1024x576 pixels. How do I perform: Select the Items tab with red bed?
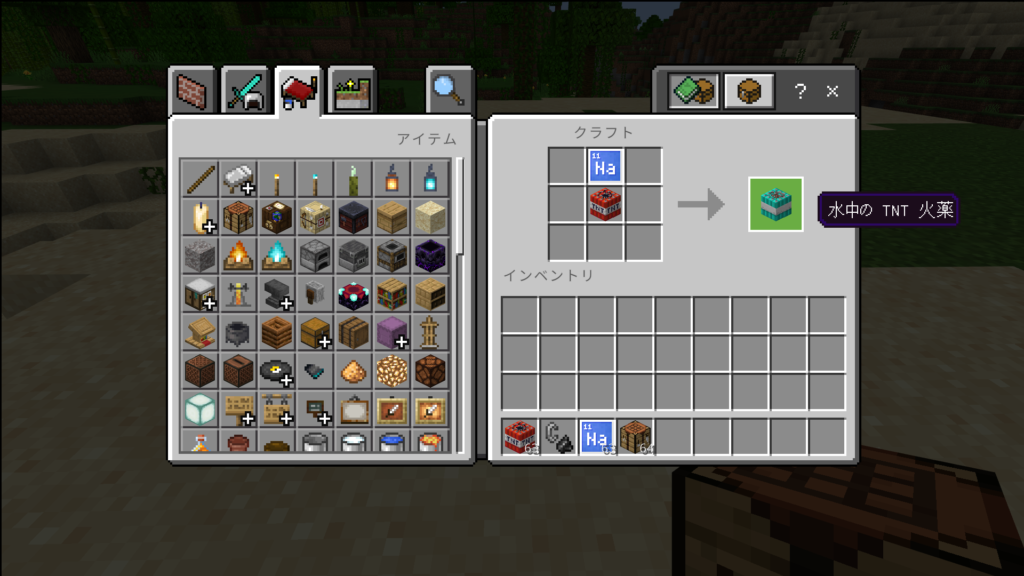[x=299, y=92]
